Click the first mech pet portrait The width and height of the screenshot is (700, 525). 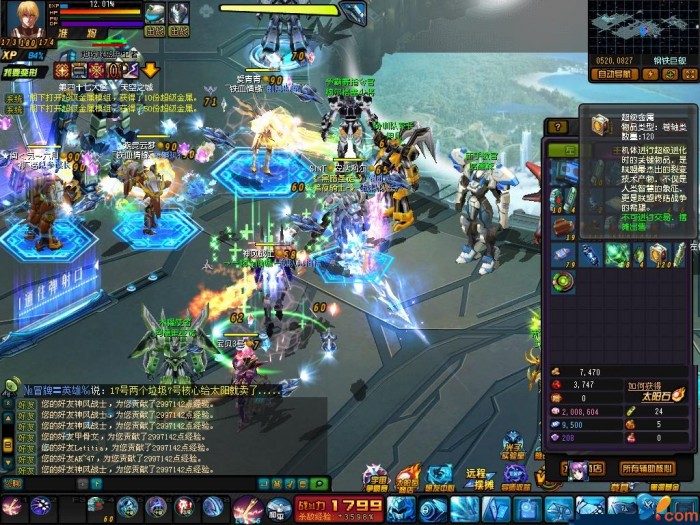coord(154,12)
